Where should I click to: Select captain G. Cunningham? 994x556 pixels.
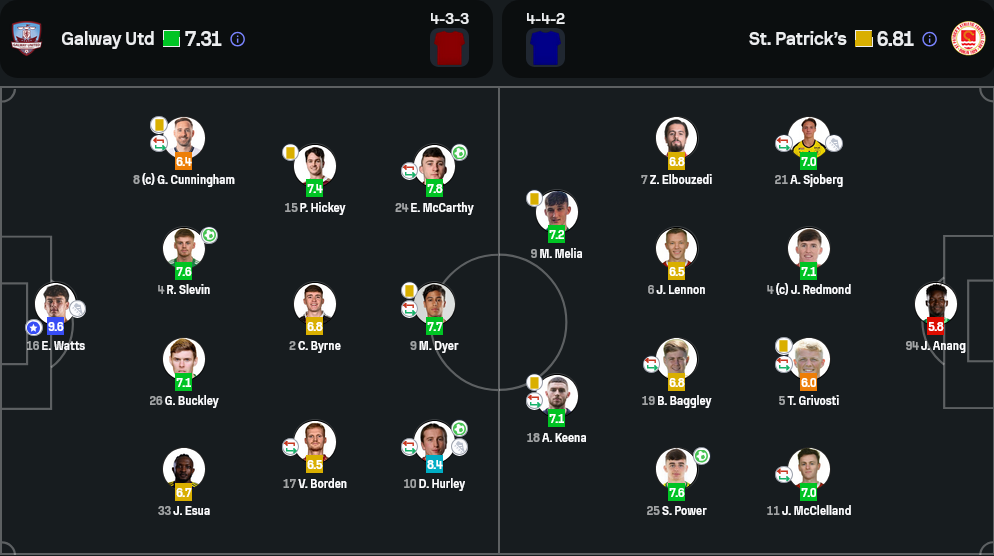(184, 139)
